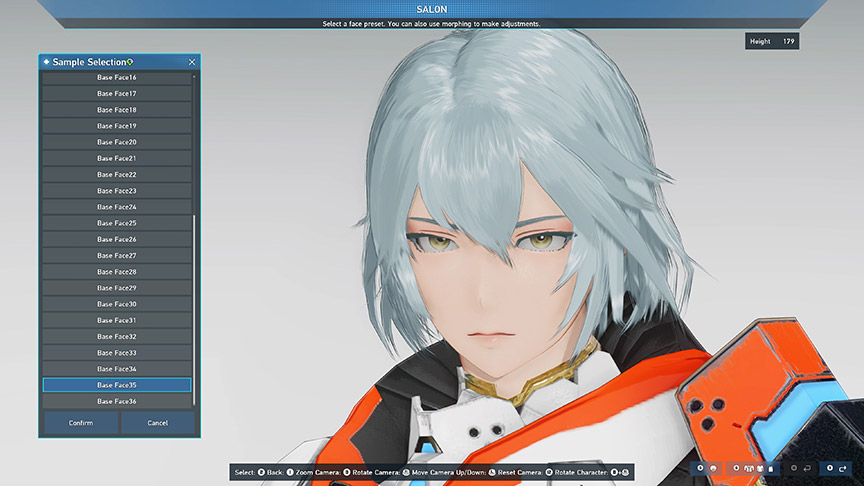Pick the Base Face20 preset
The image size is (864, 486).
(x=117, y=142)
